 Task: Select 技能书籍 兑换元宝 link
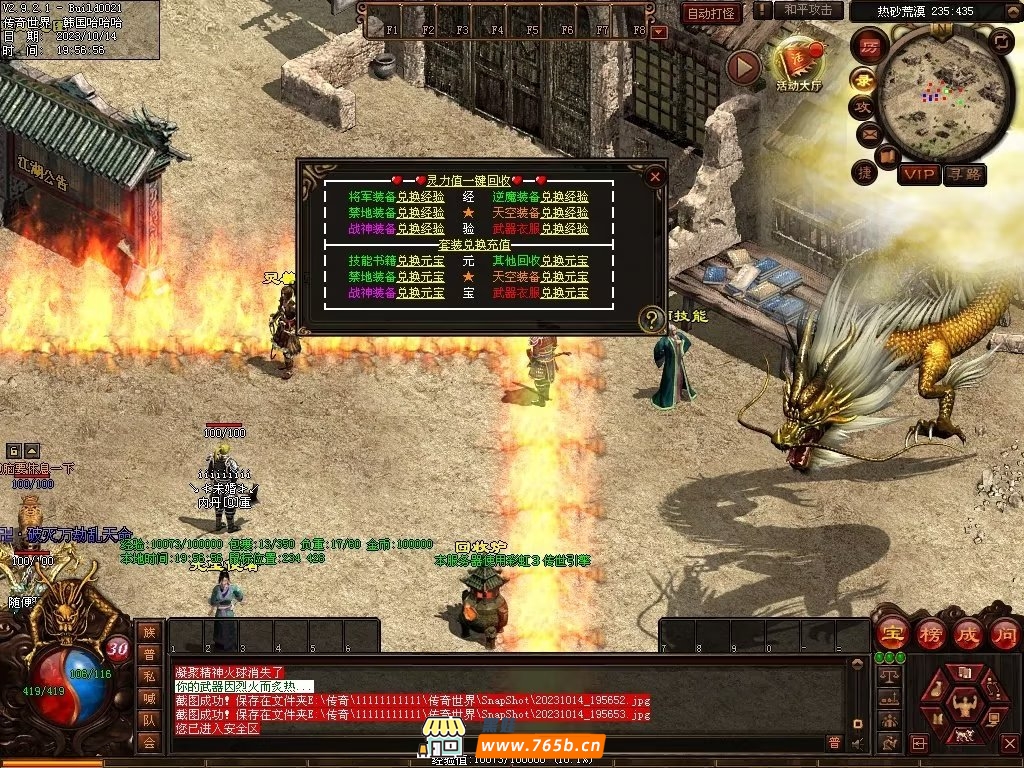420,261
